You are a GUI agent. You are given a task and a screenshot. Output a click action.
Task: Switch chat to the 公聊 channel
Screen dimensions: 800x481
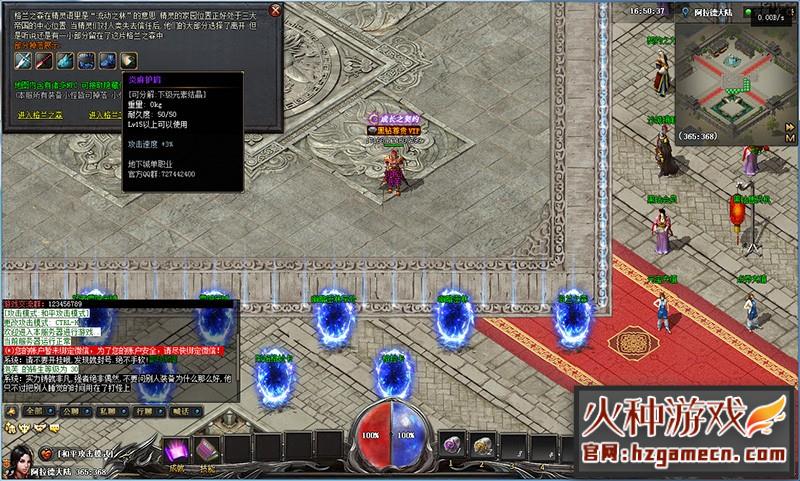tap(72, 411)
